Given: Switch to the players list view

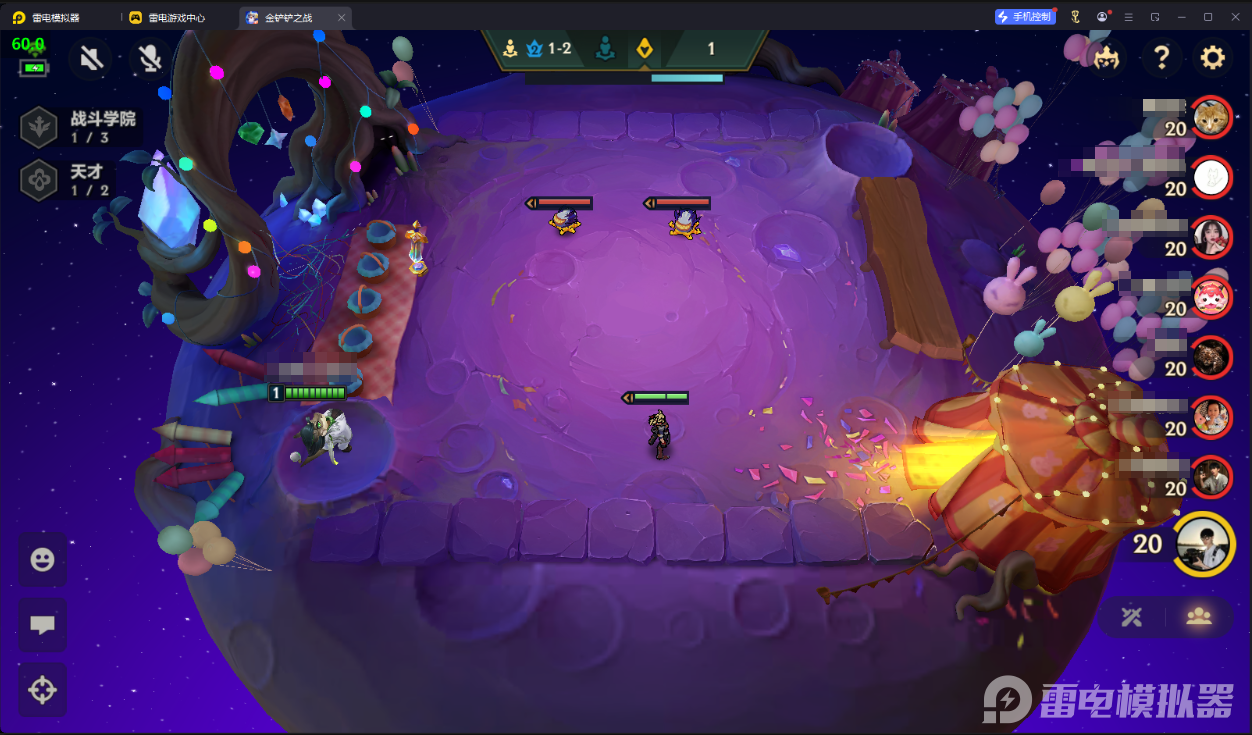Looking at the screenshot, I should point(1199,617).
